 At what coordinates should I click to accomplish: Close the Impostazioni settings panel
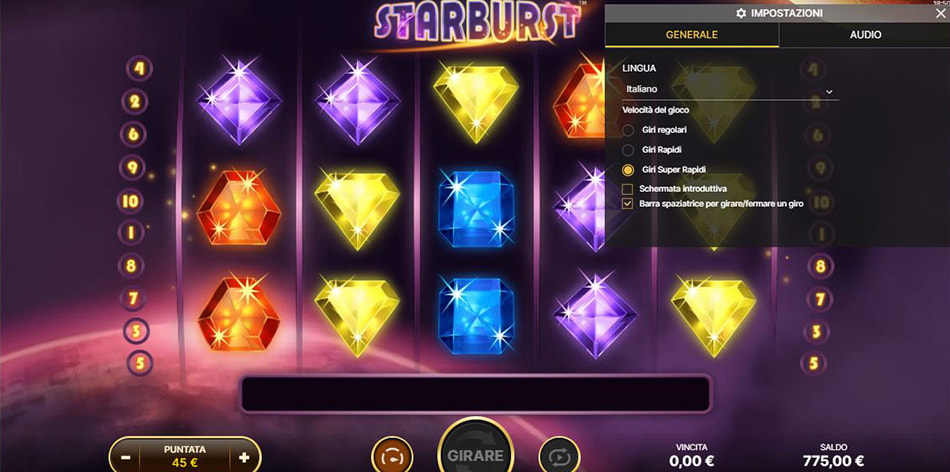pyautogui.click(x=940, y=13)
